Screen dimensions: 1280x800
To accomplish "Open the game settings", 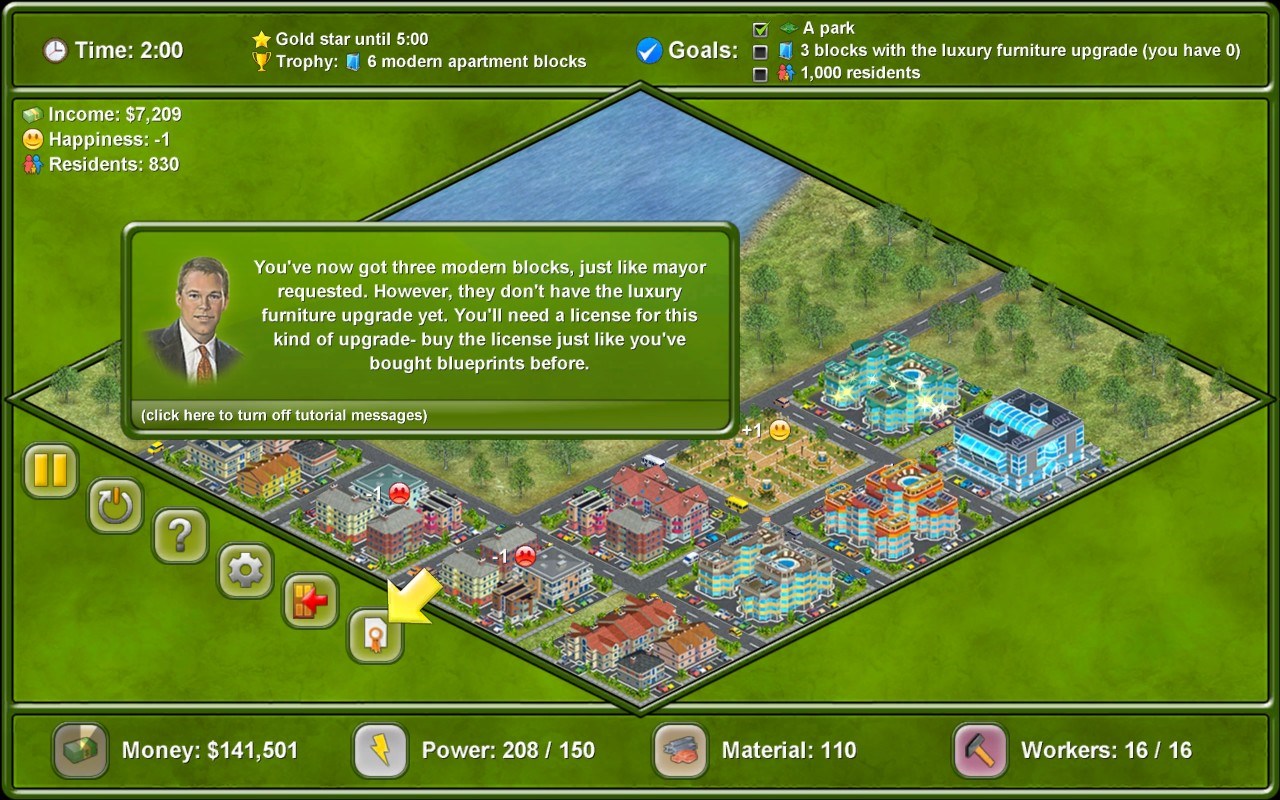I will (245, 572).
